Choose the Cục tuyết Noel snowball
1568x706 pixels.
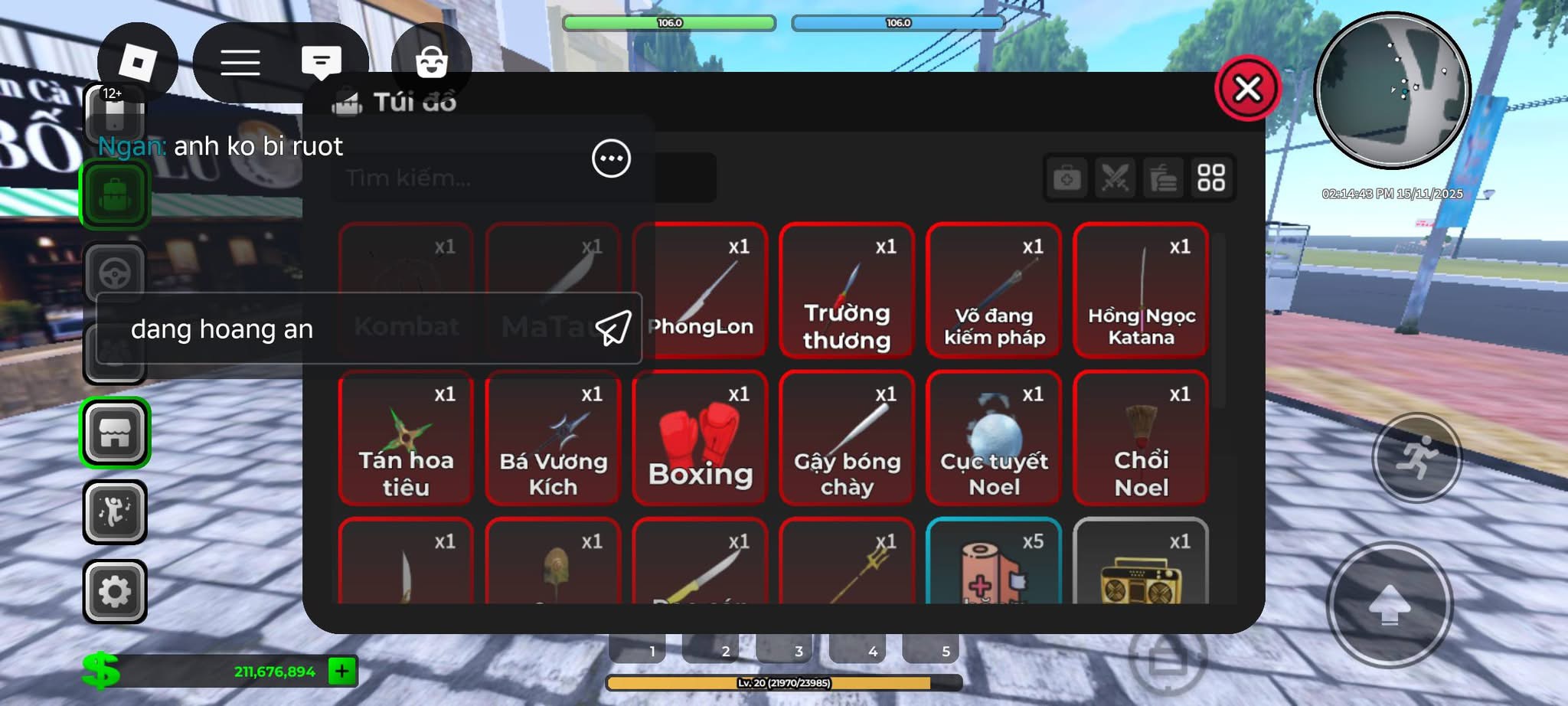(993, 438)
